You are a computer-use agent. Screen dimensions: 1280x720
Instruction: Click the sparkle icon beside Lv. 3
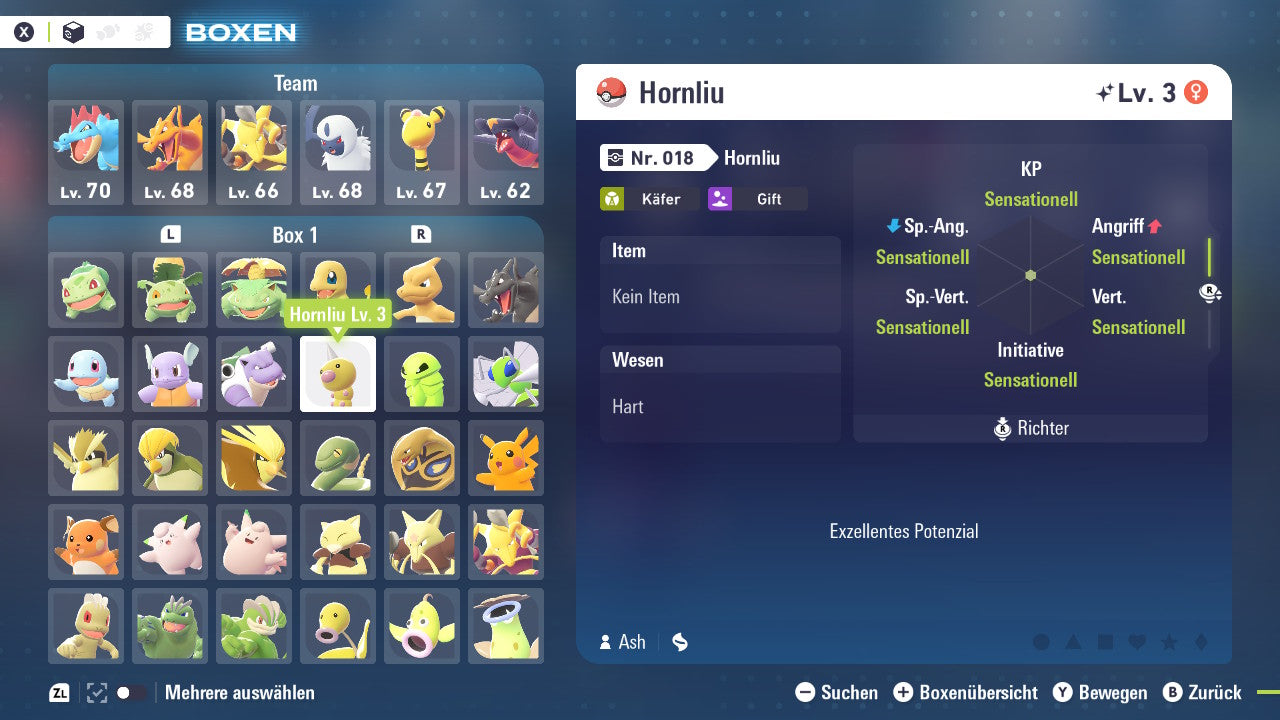click(x=1104, y=91)
